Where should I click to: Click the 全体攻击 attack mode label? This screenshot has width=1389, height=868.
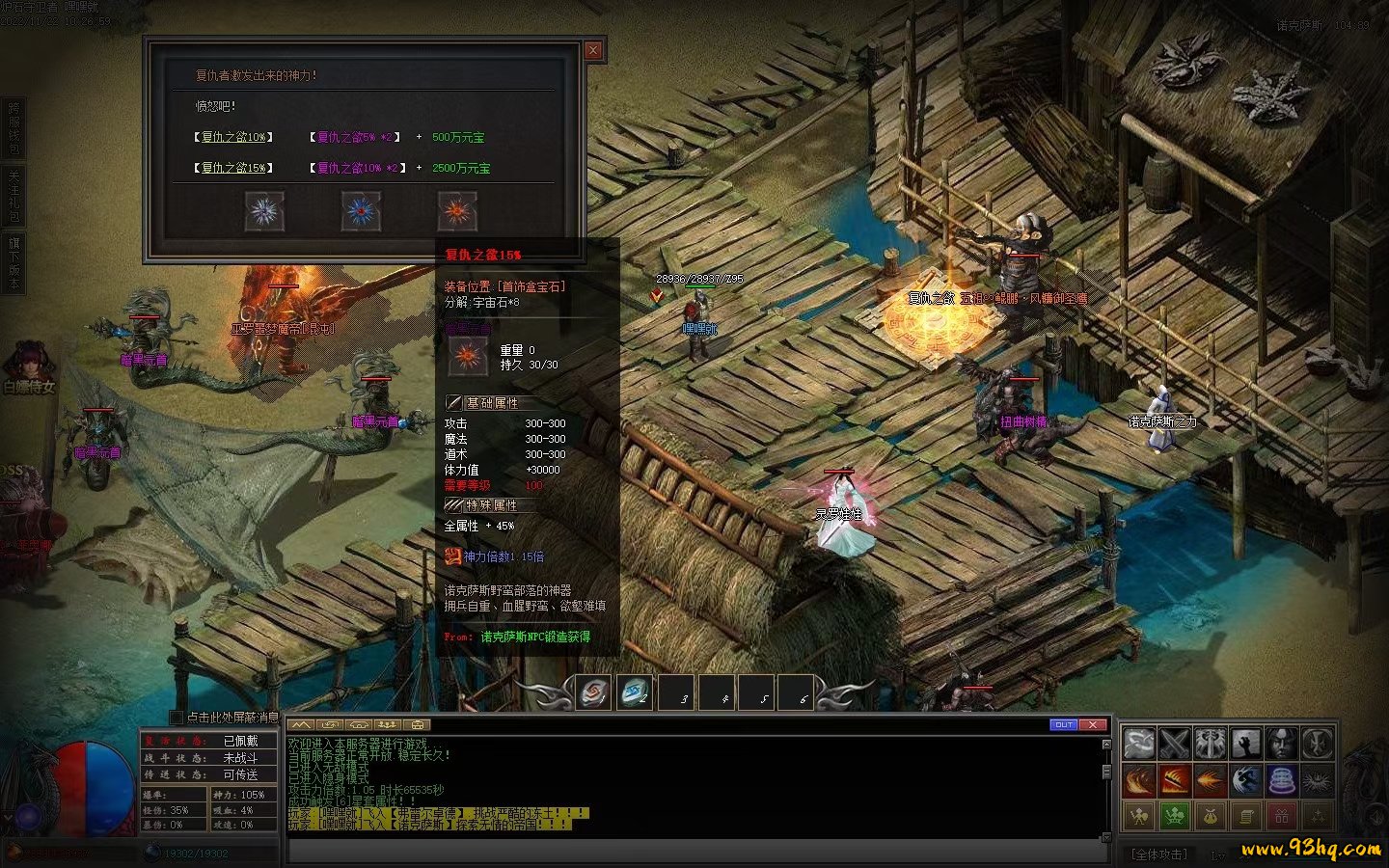tap(1159, 854)
